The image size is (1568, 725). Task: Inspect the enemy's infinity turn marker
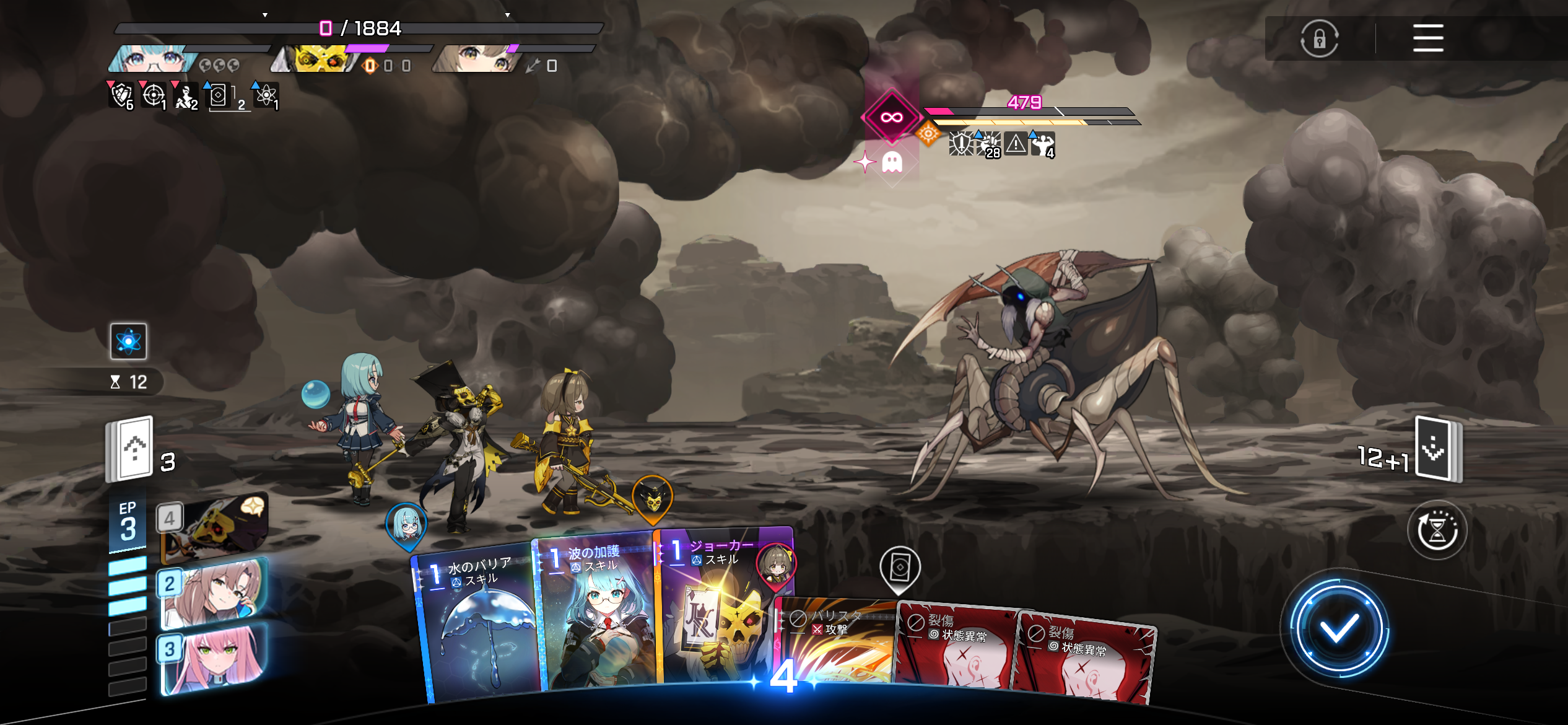(891, 117)
